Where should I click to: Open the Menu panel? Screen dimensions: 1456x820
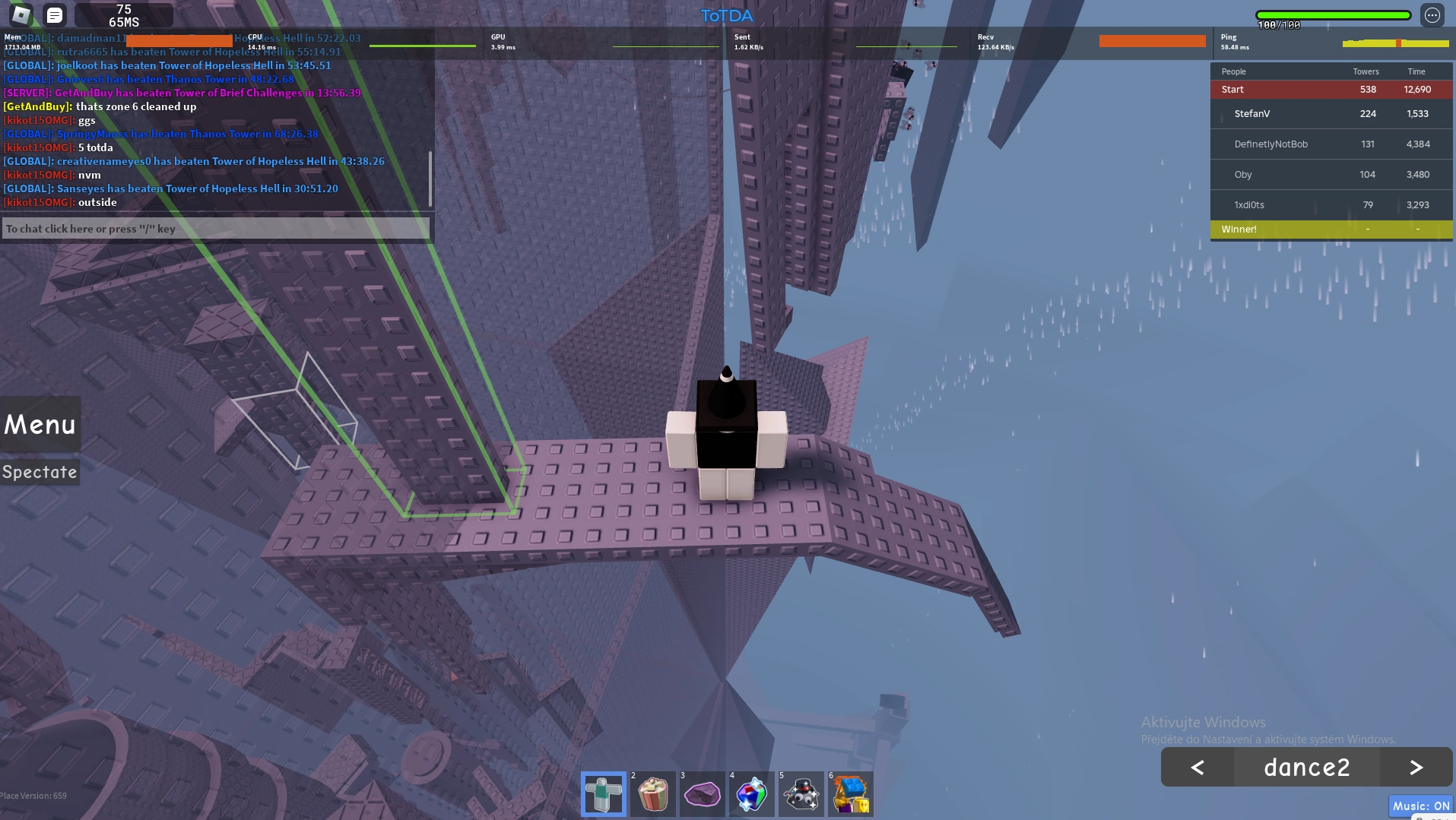point(39,424)
